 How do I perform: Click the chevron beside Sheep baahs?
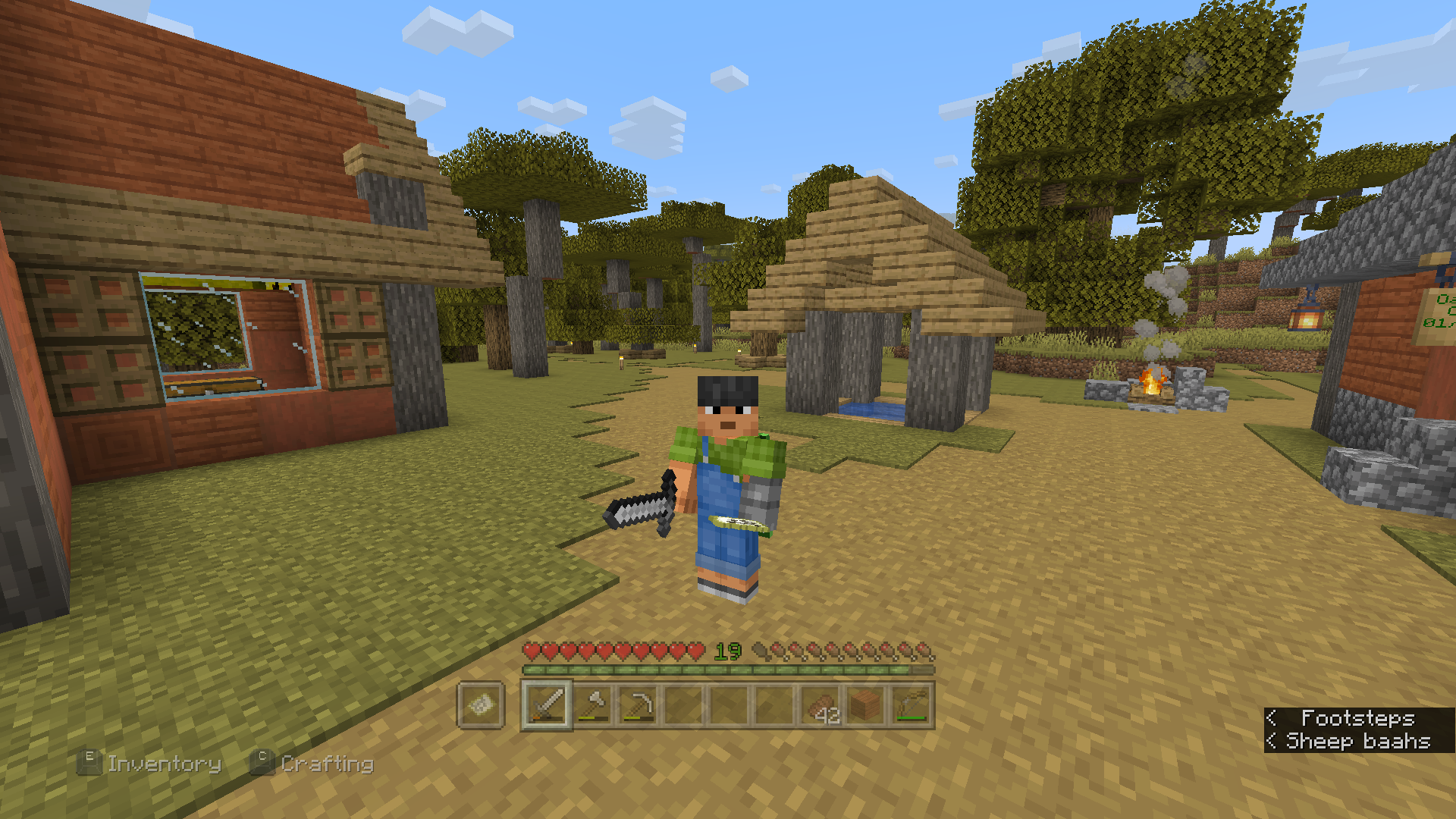(x=1272, y=741)
